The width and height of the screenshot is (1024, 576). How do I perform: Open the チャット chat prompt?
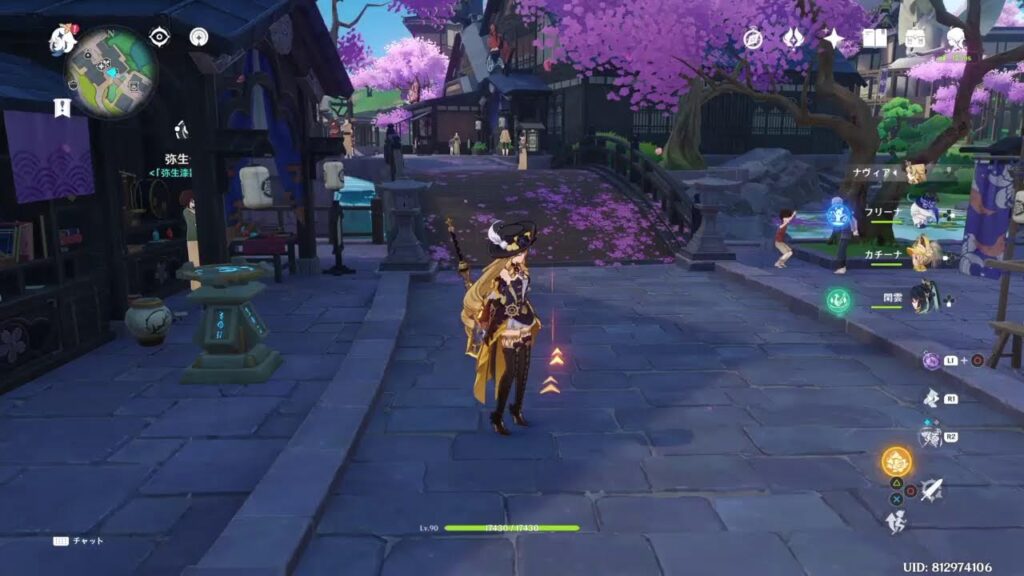click(78, 540)
